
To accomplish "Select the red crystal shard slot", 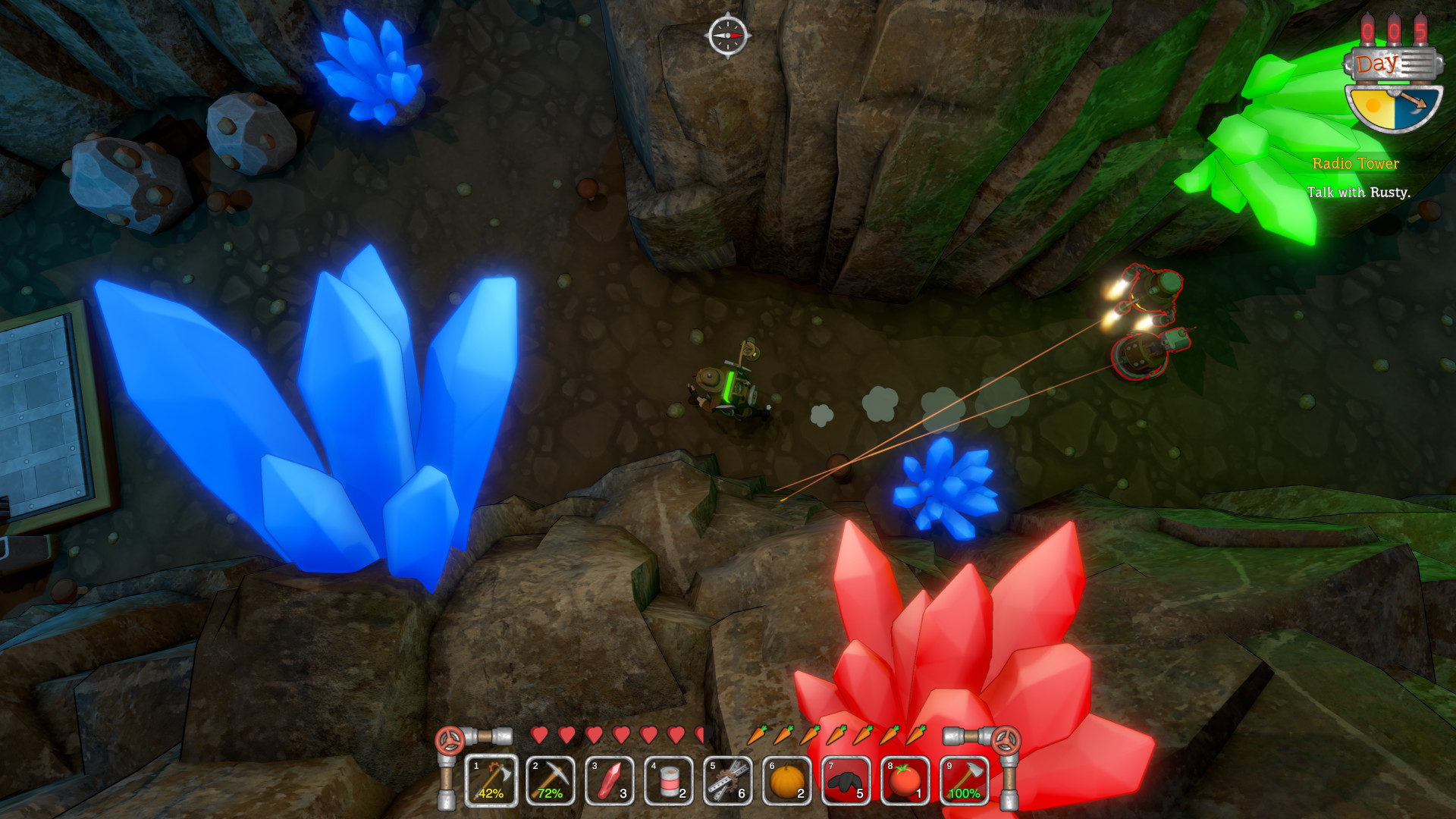I will coord(610,780).
